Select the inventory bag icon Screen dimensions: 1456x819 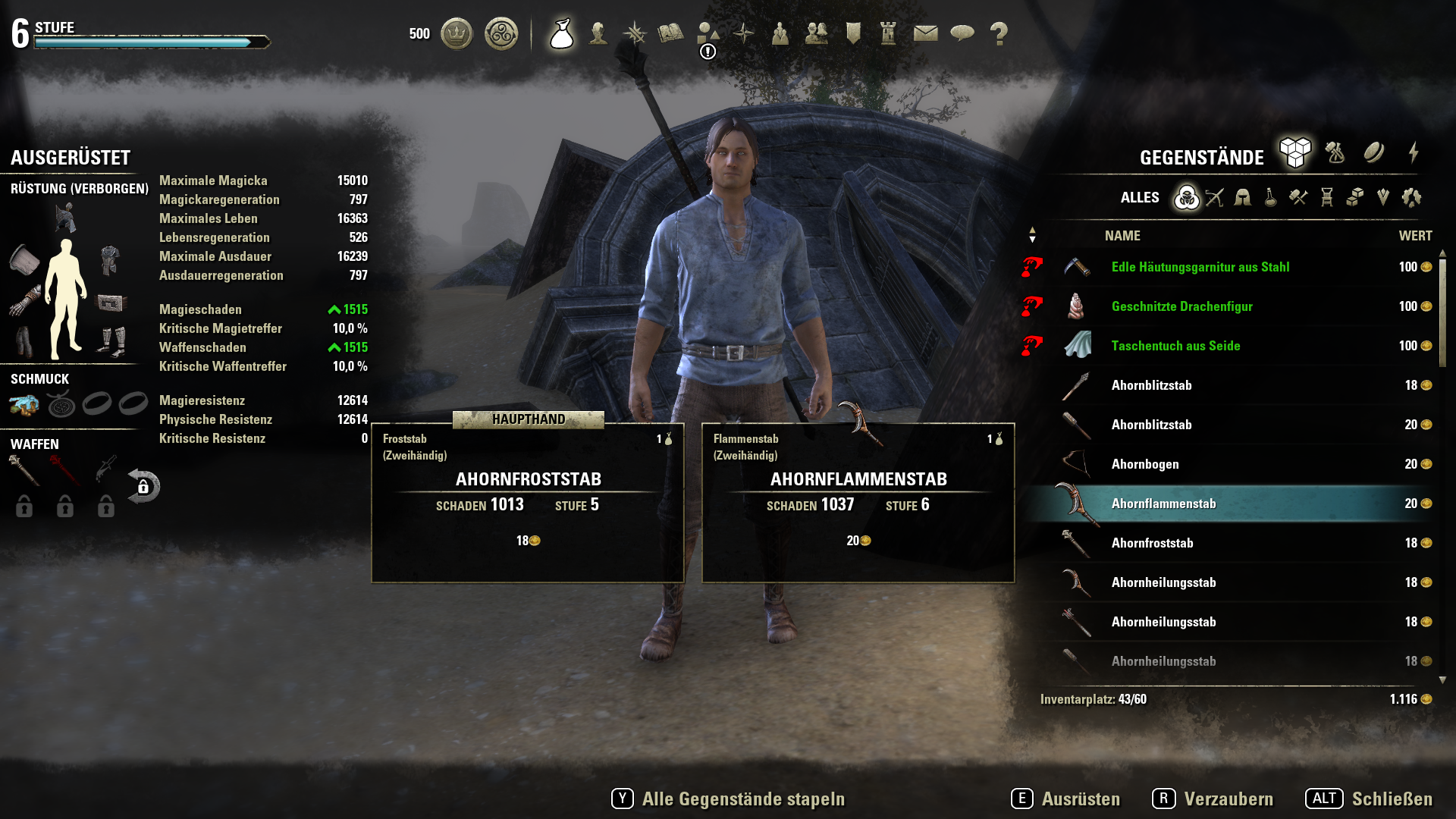(561, 33)
